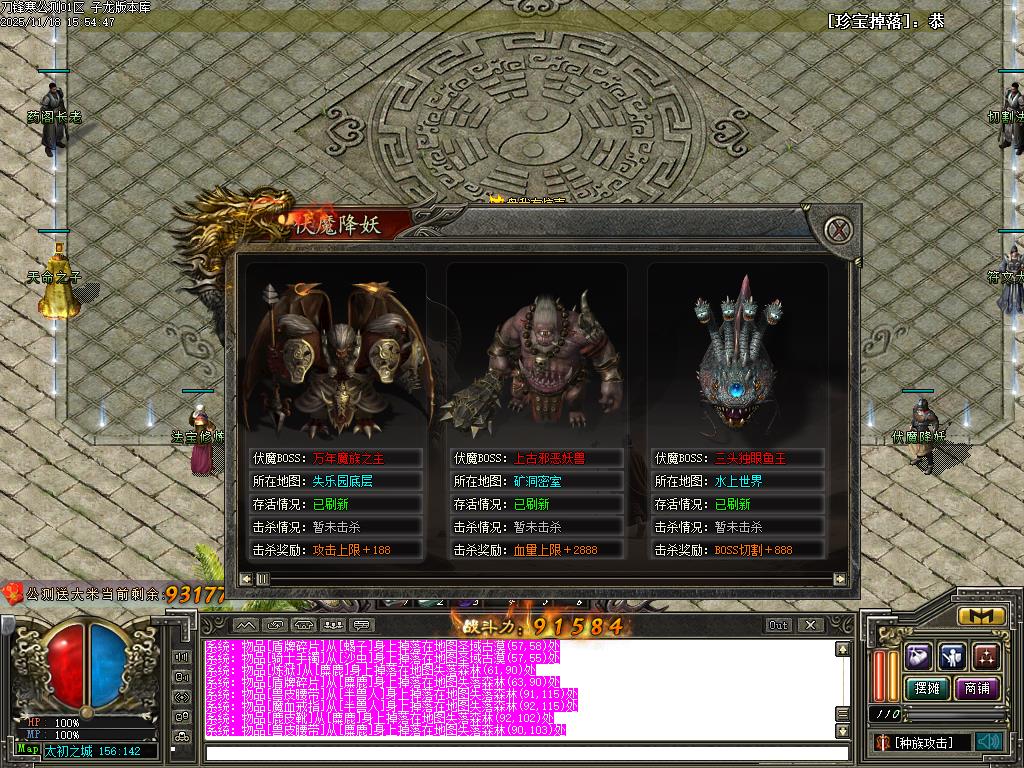1024x768 pixels.
Task: Click the gold M button
Action: (981, 616)
